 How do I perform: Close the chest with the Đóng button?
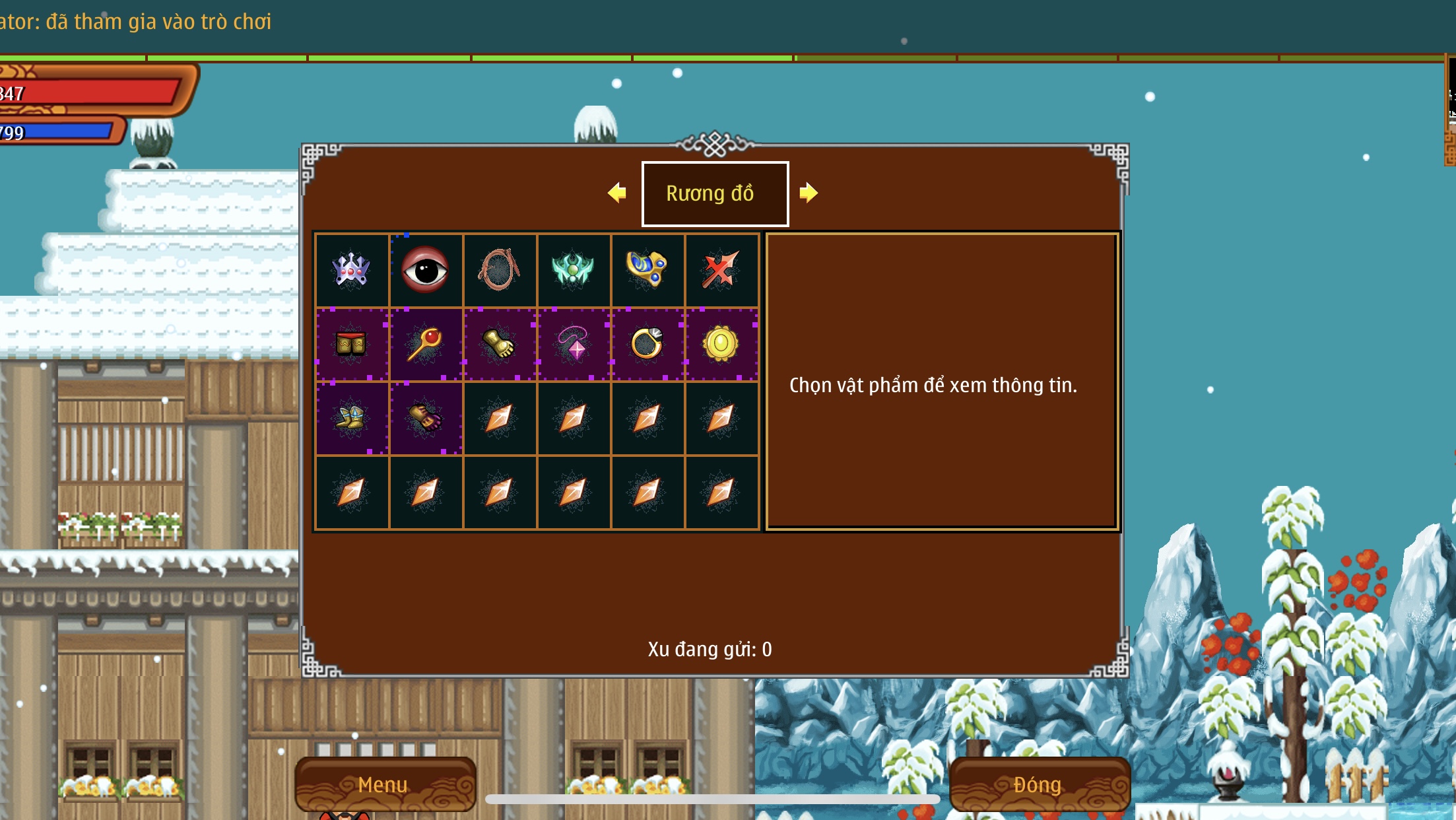pos(1038,784)
